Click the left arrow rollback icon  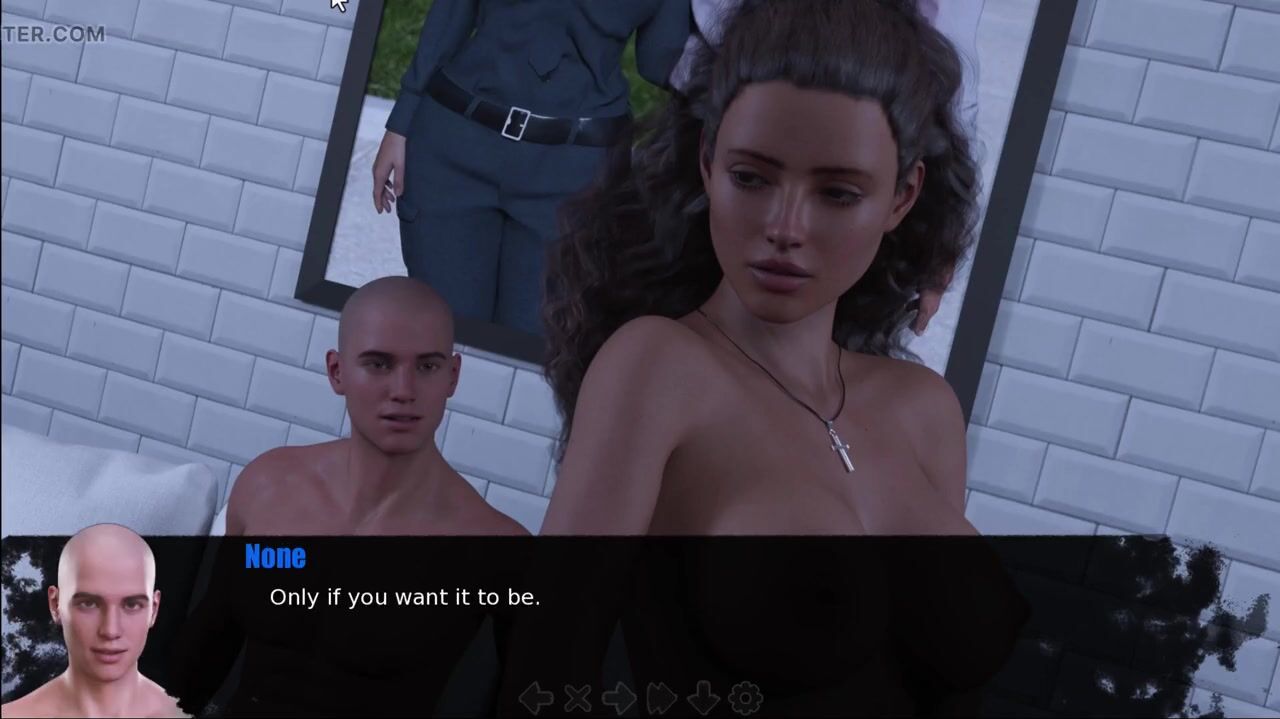[x=537, y=697]
